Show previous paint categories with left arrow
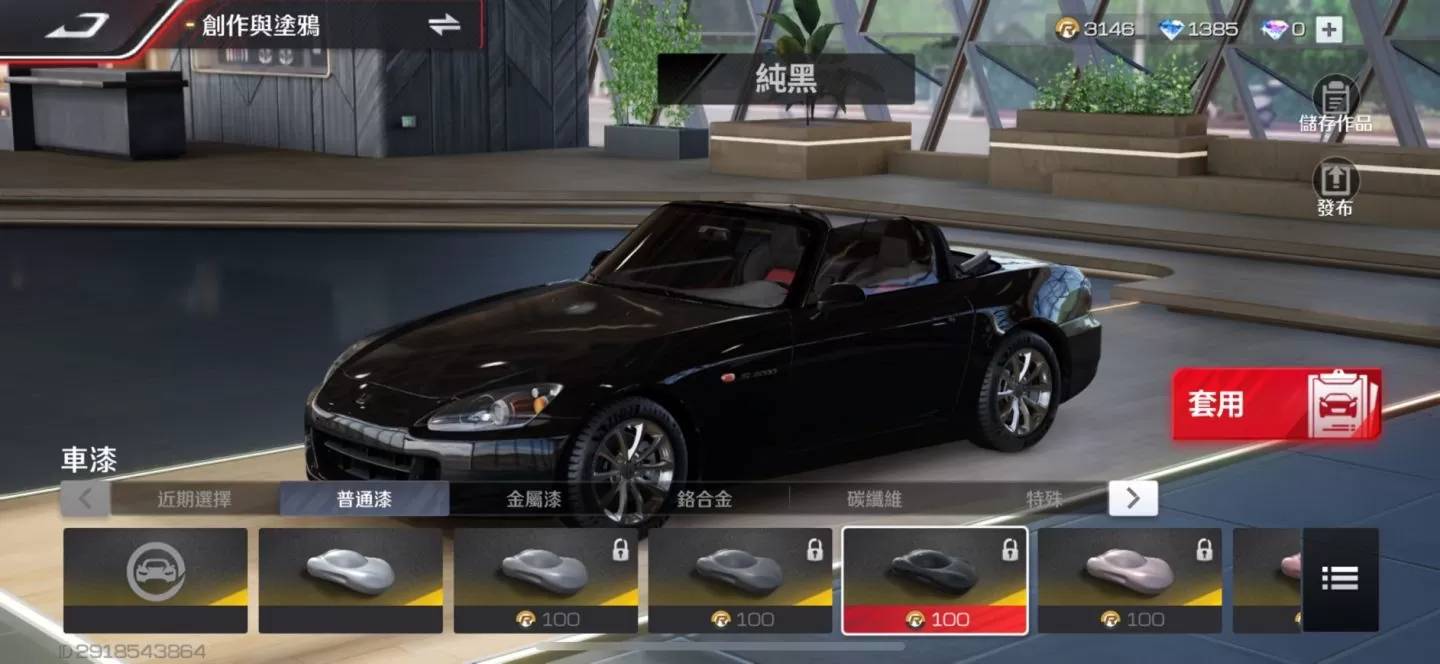 pos(86,498)
